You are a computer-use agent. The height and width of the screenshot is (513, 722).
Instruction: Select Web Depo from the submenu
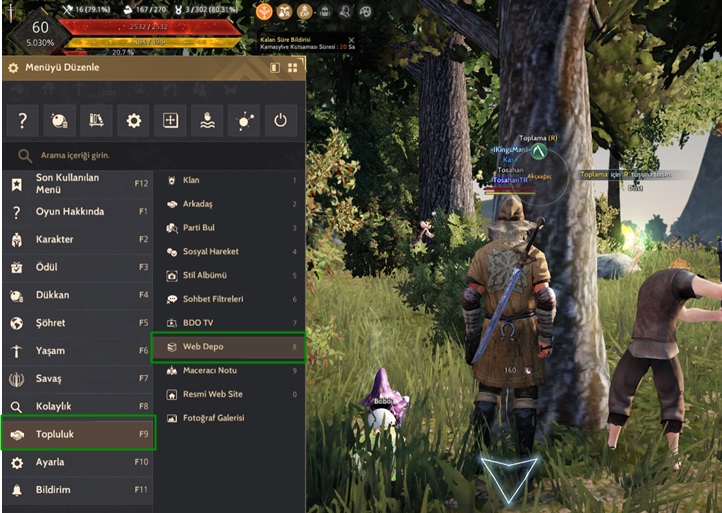point(228,347)
